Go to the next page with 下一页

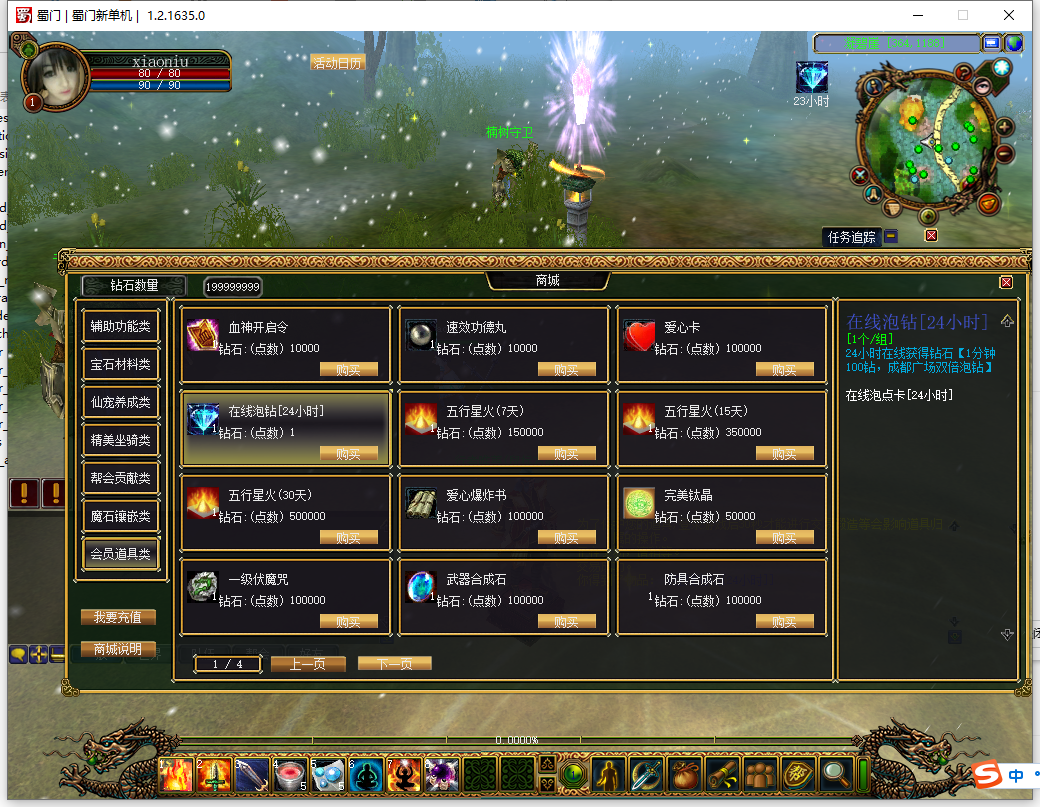click(394, 664)
